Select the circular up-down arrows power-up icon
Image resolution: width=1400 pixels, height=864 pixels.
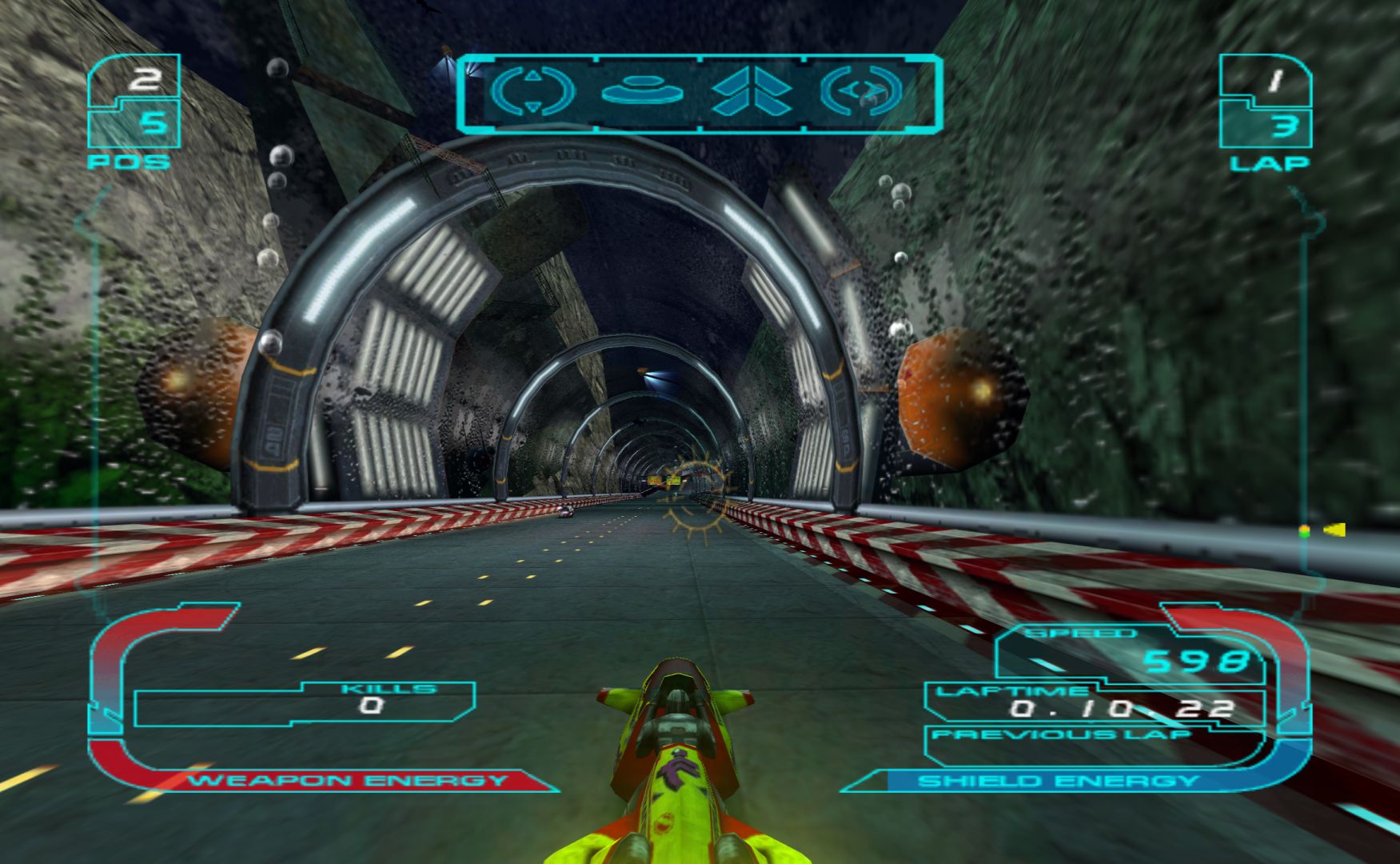[x=532, y=90]
